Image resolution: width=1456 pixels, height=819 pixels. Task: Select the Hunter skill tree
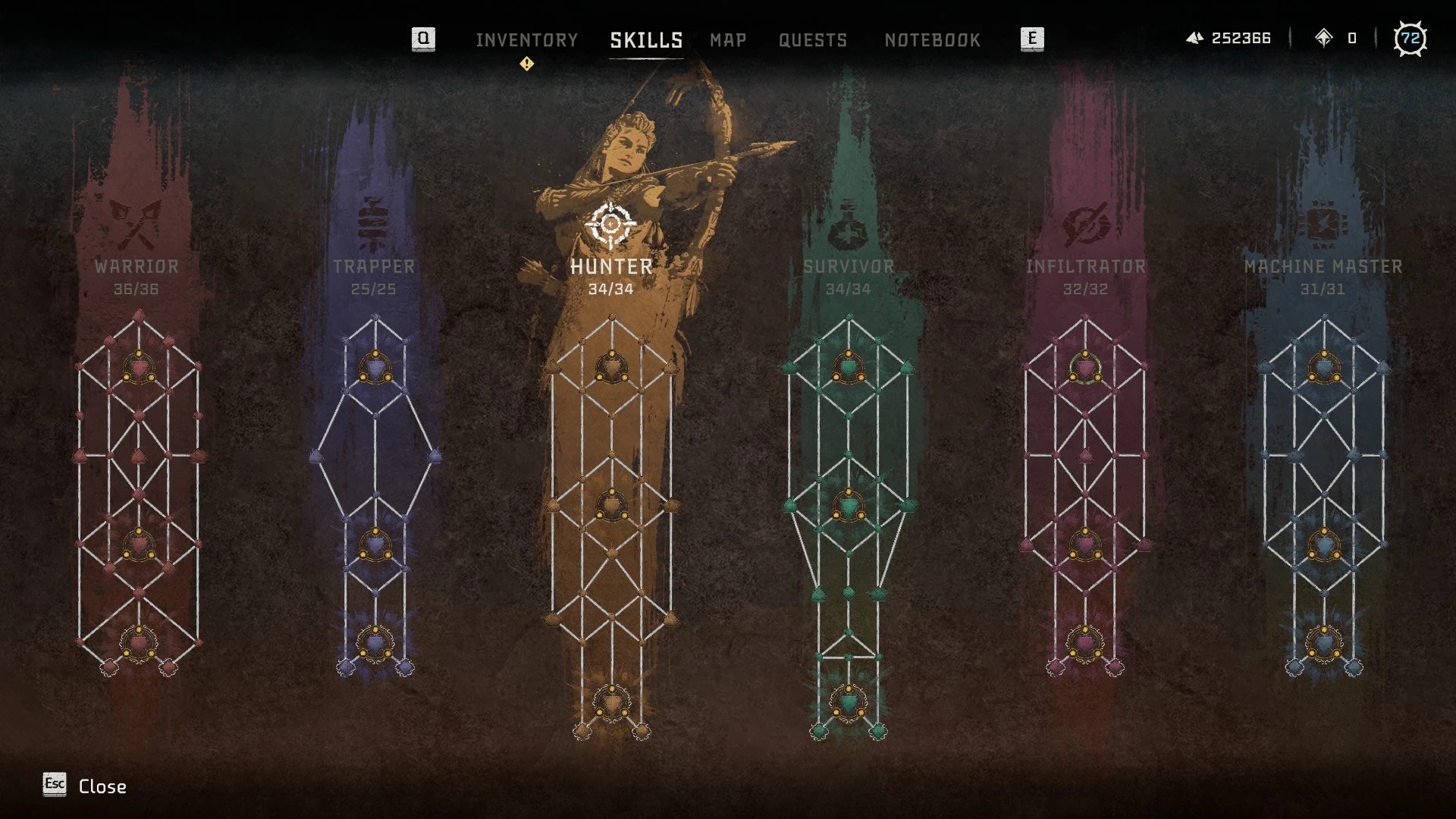(611, 267)
